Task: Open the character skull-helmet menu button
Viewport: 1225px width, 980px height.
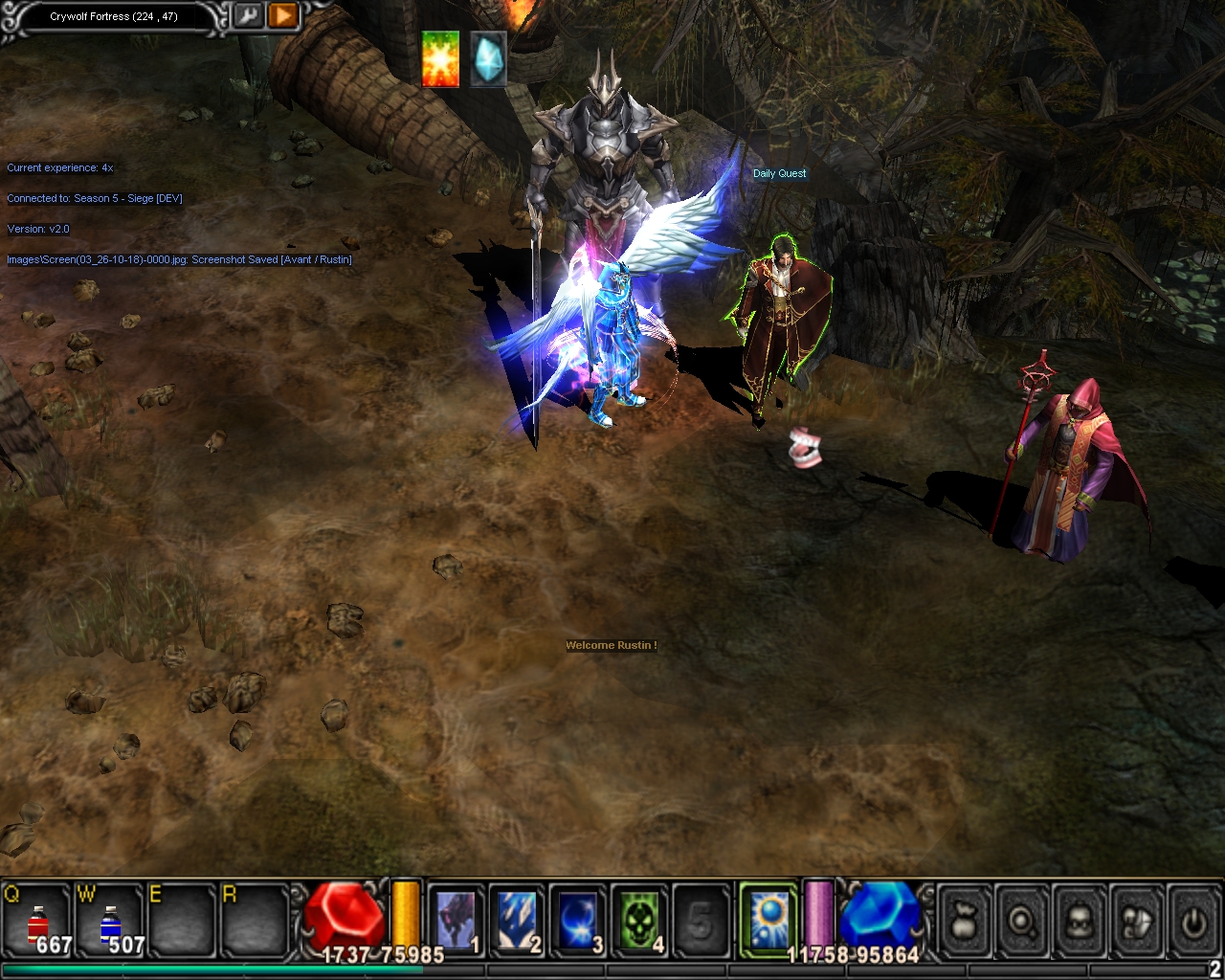Action: [1080, 921]
